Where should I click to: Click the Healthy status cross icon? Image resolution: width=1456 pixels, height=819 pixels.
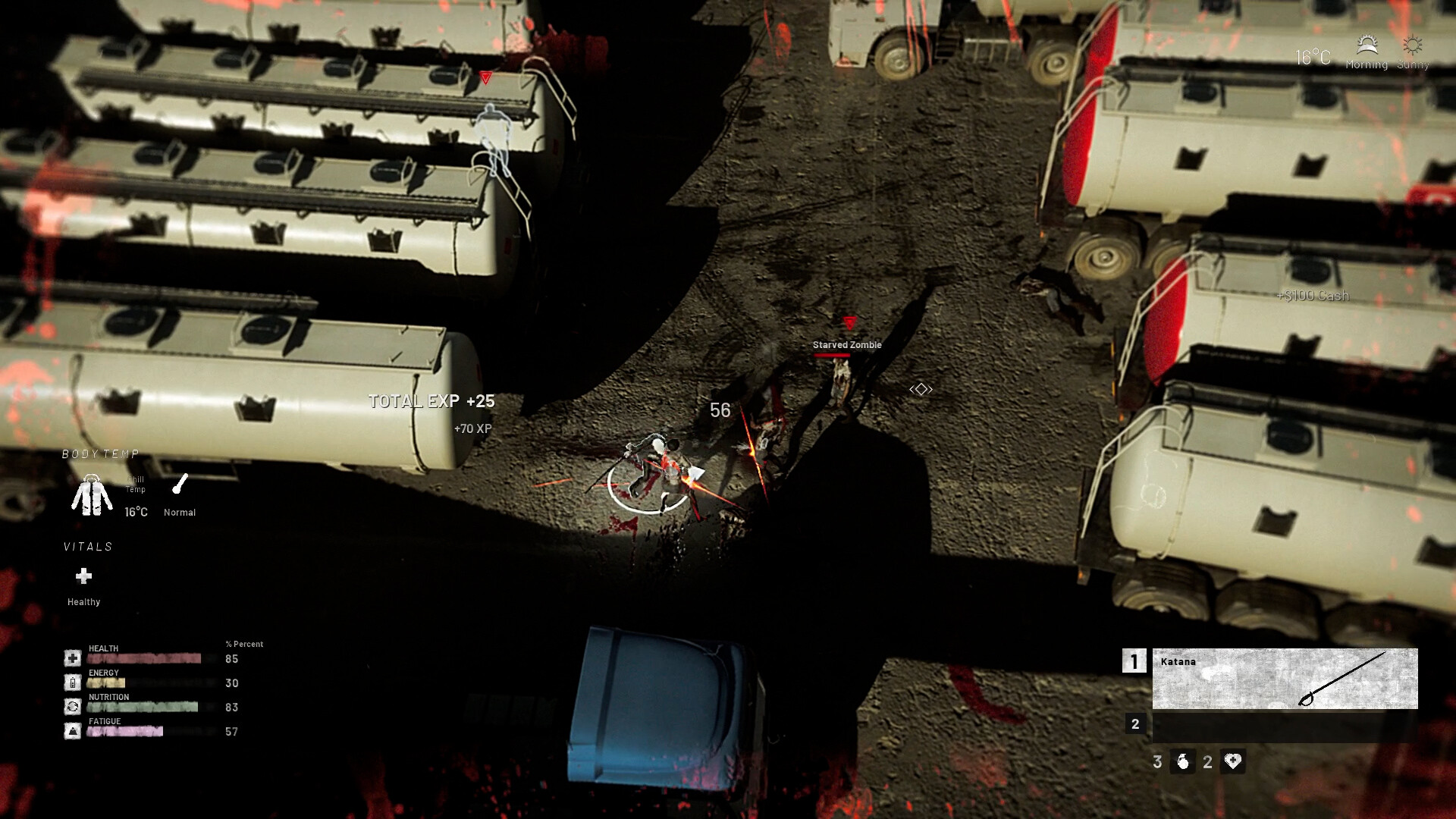click(x=83, y=578)
